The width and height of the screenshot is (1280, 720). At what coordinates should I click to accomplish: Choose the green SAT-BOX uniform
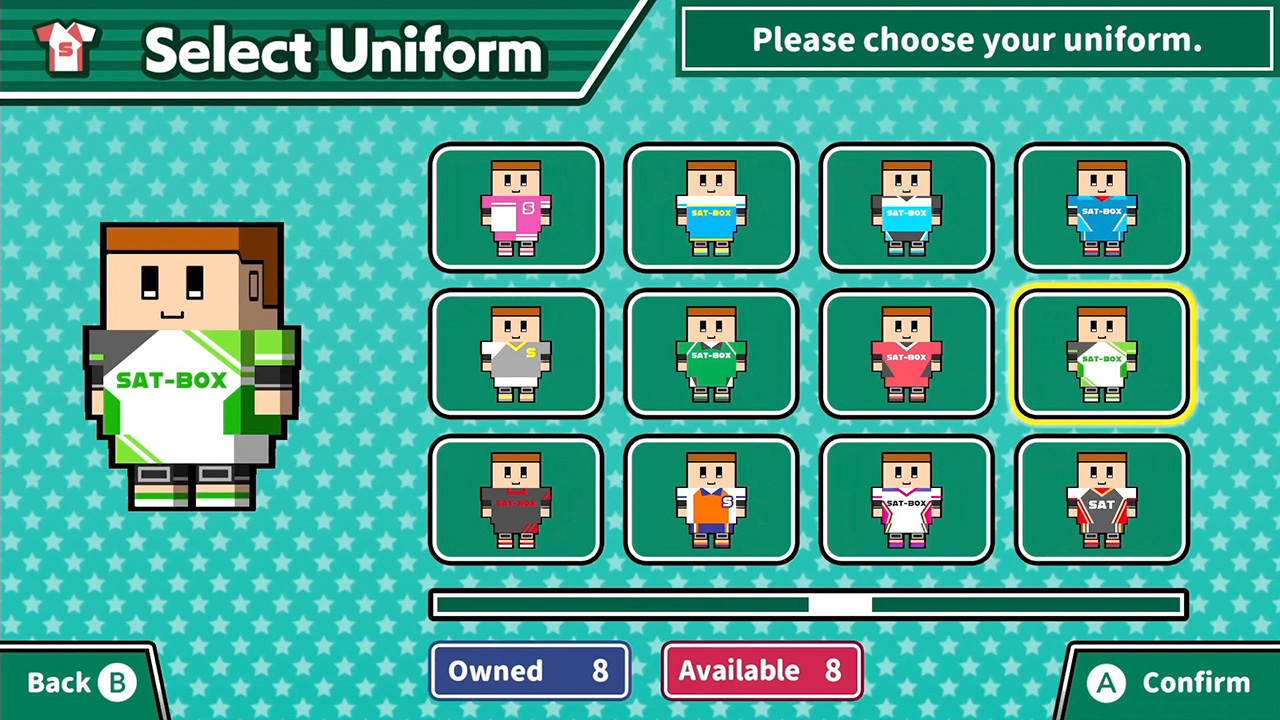(x=711, y=354)
